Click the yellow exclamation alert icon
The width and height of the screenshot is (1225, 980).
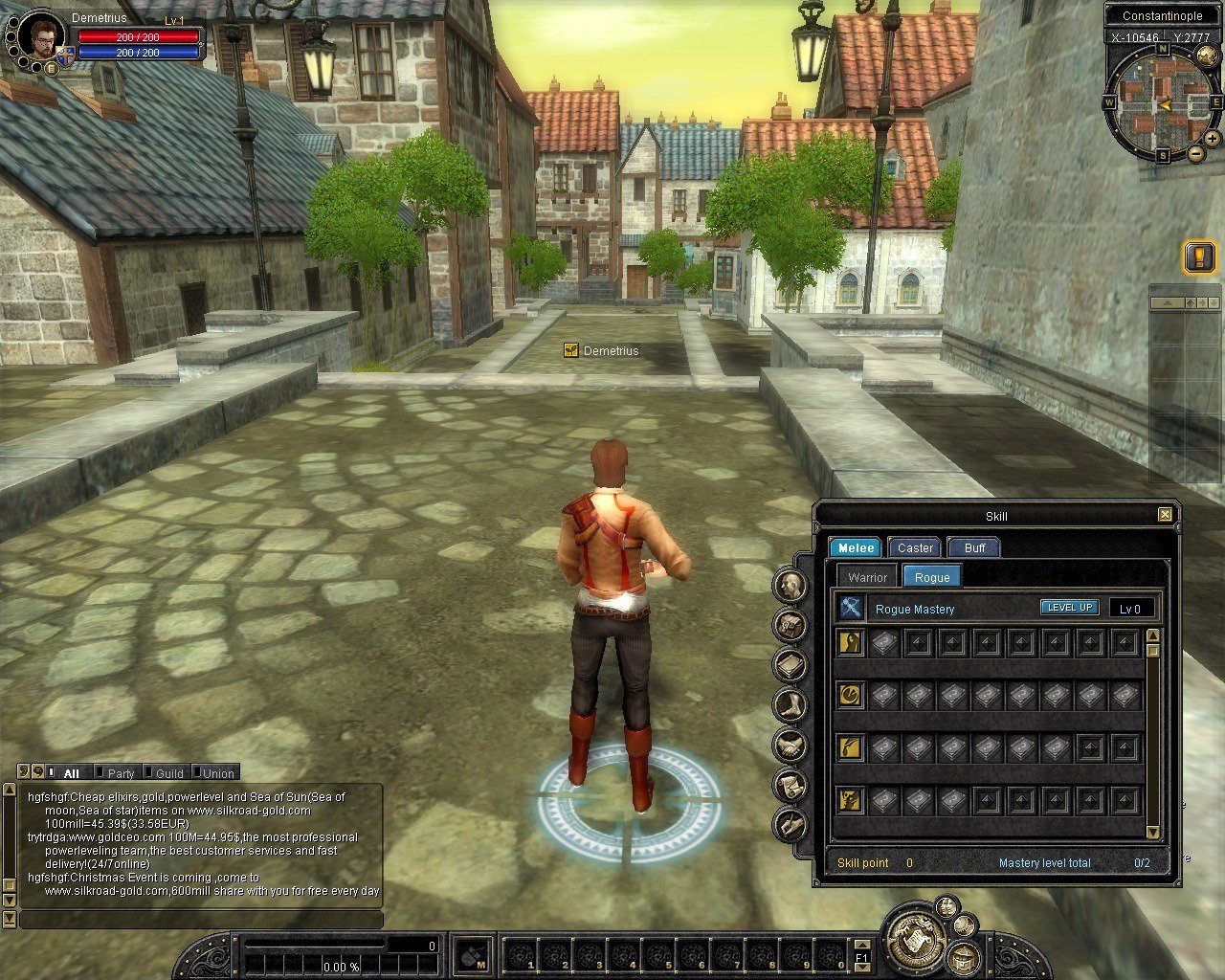[x=1199, y=256]
